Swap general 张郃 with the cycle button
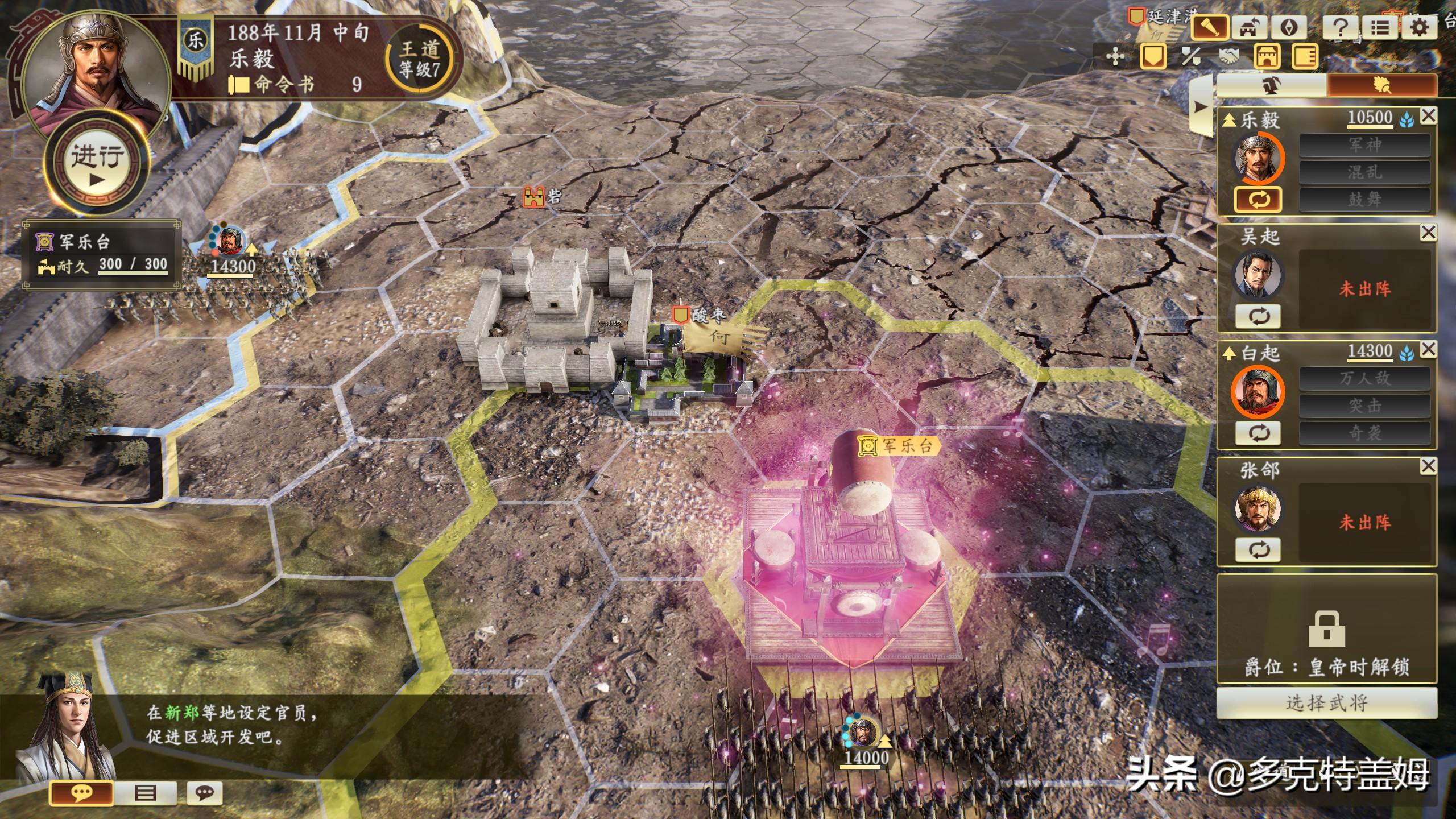1456x819 pixels. pyautogui.click(x=1258, y=550)
